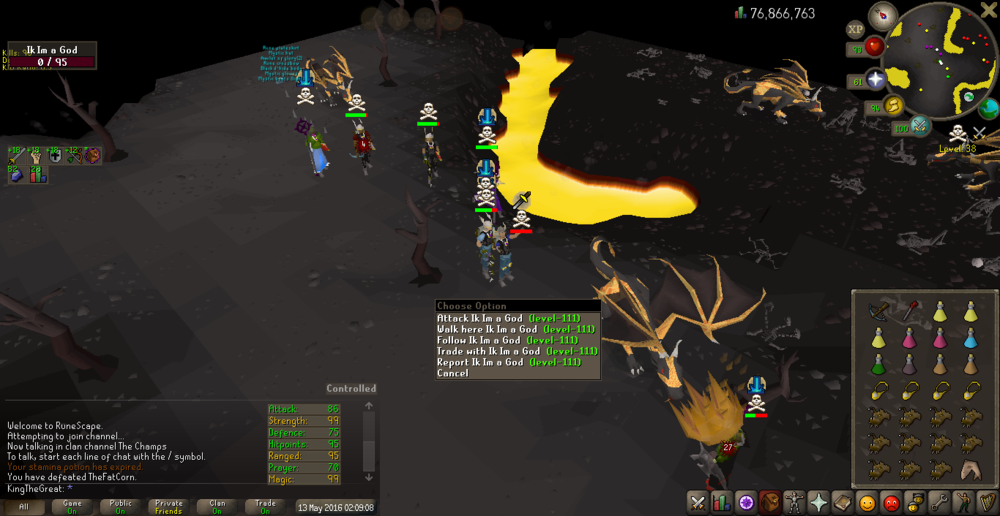Open the worn equipment tab
Viewport: 1000px width, 516px height.
[x=794, y=502]
